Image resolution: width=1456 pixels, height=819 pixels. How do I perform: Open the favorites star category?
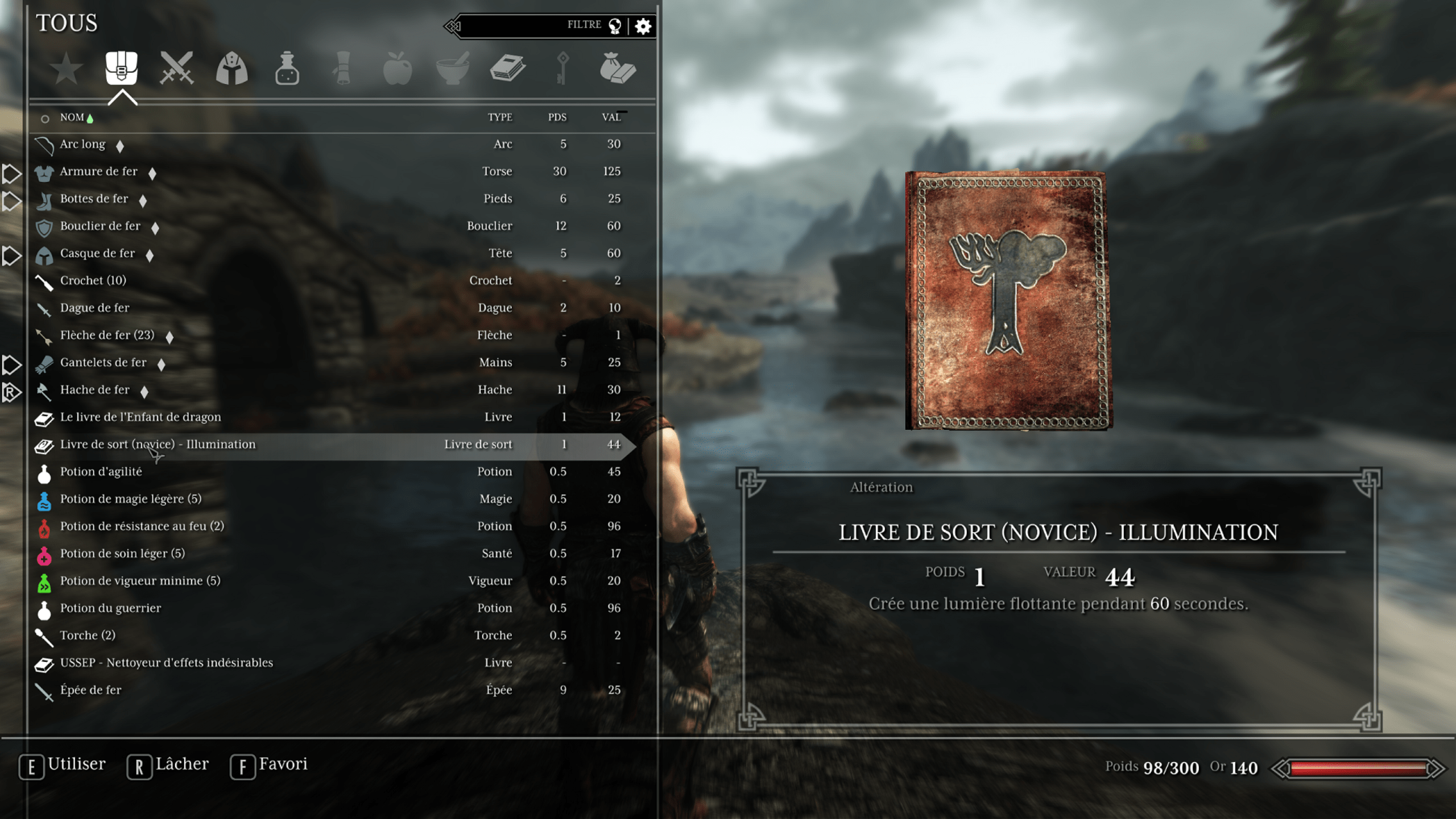click(67, 69)
